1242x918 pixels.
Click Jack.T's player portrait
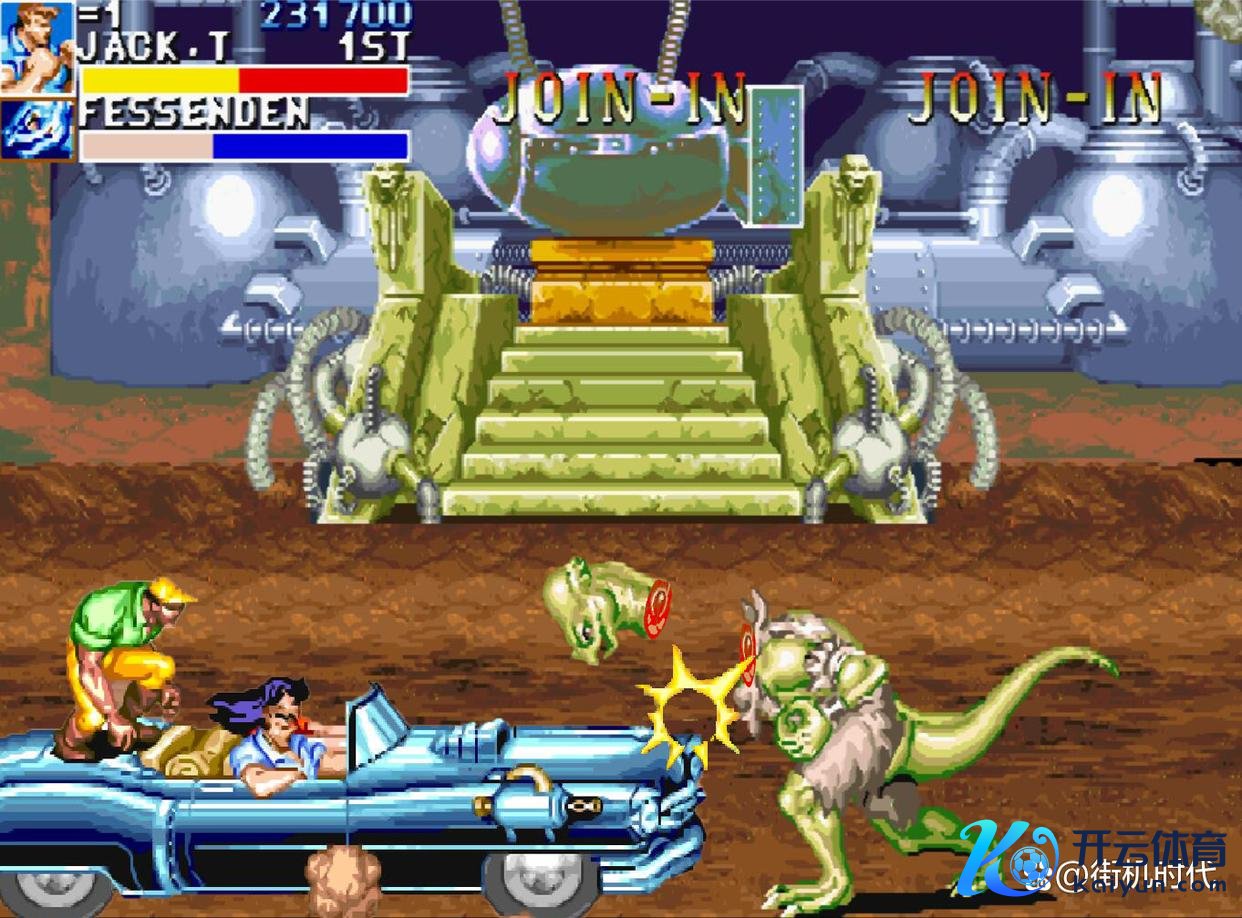[38, 46]
